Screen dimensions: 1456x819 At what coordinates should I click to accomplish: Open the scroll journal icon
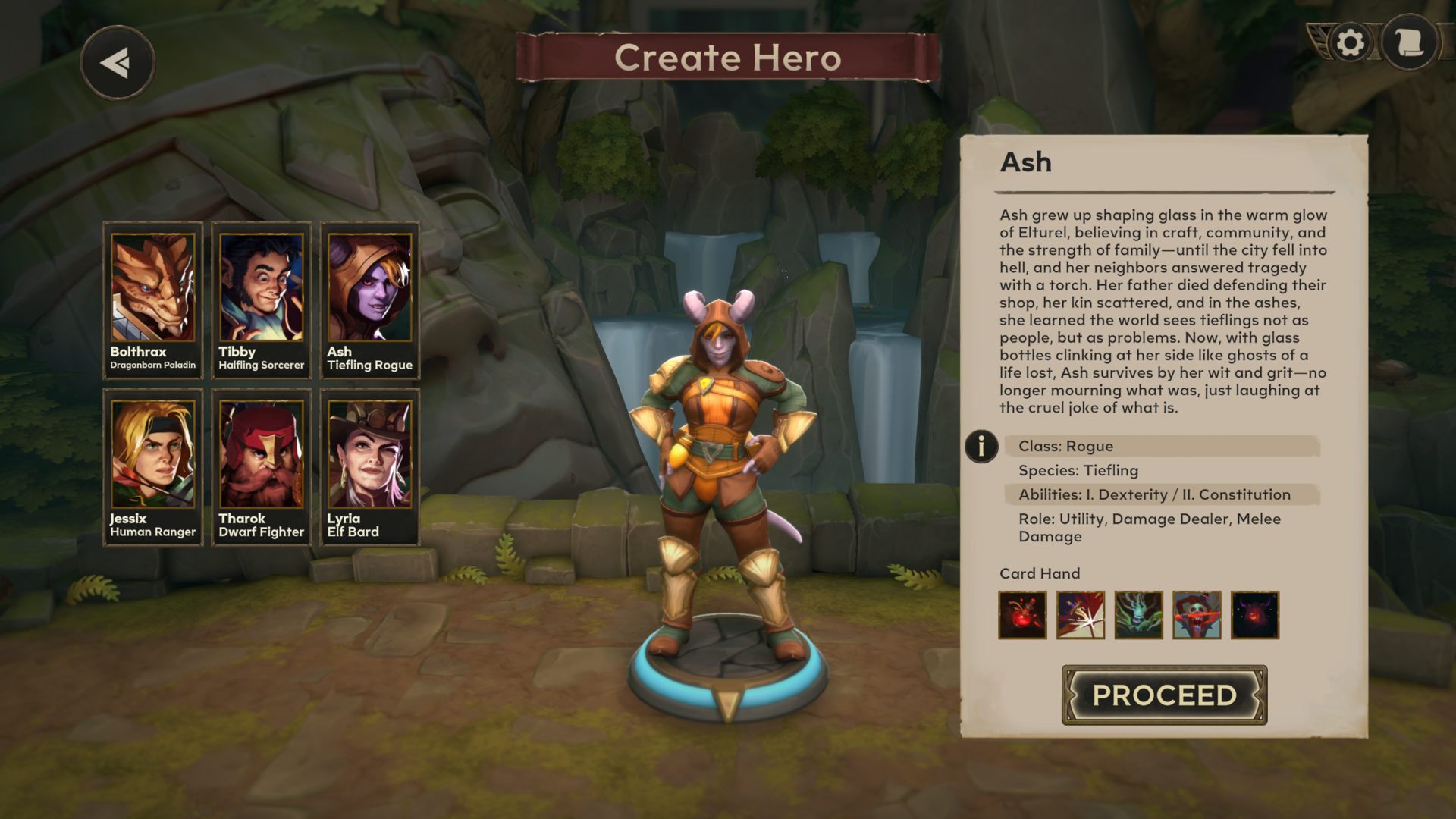coord(1409,43)
